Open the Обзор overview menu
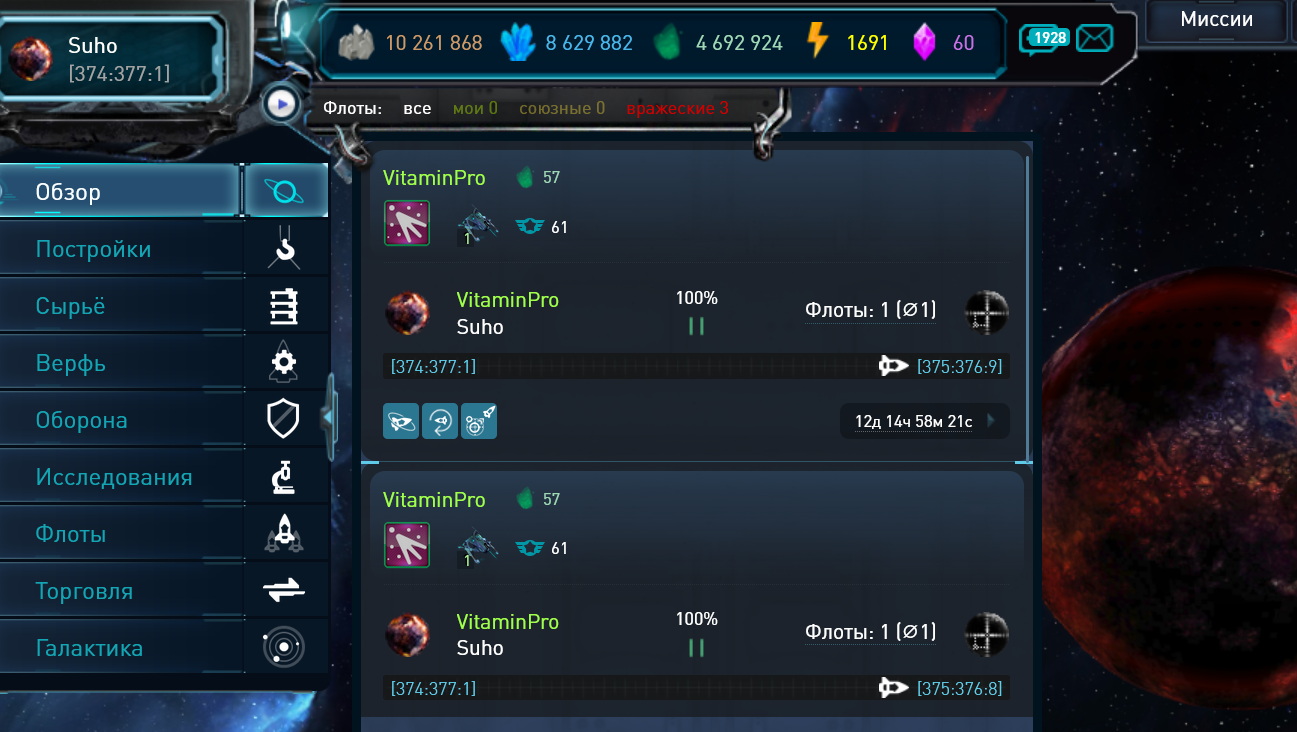The height and width of the screenshot is (732, 1297). point(120,192)
